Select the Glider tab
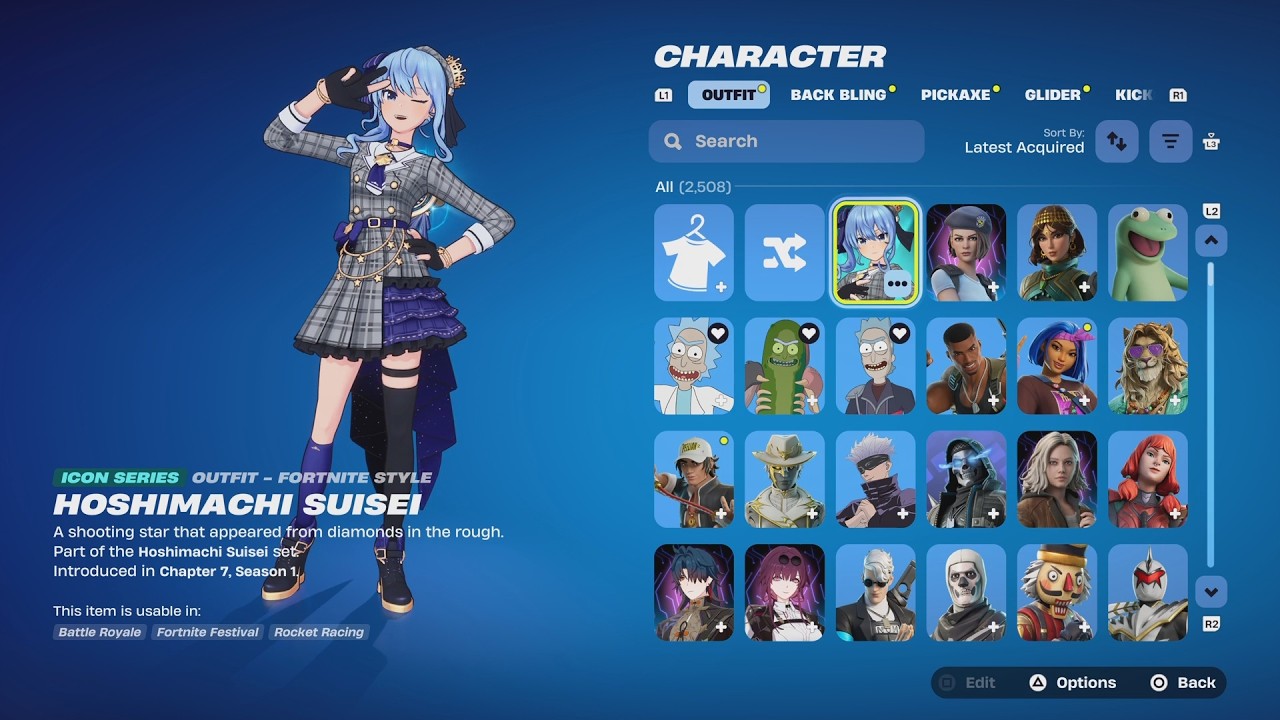This screenshot has width=1280, height=720. (1053, 95)
